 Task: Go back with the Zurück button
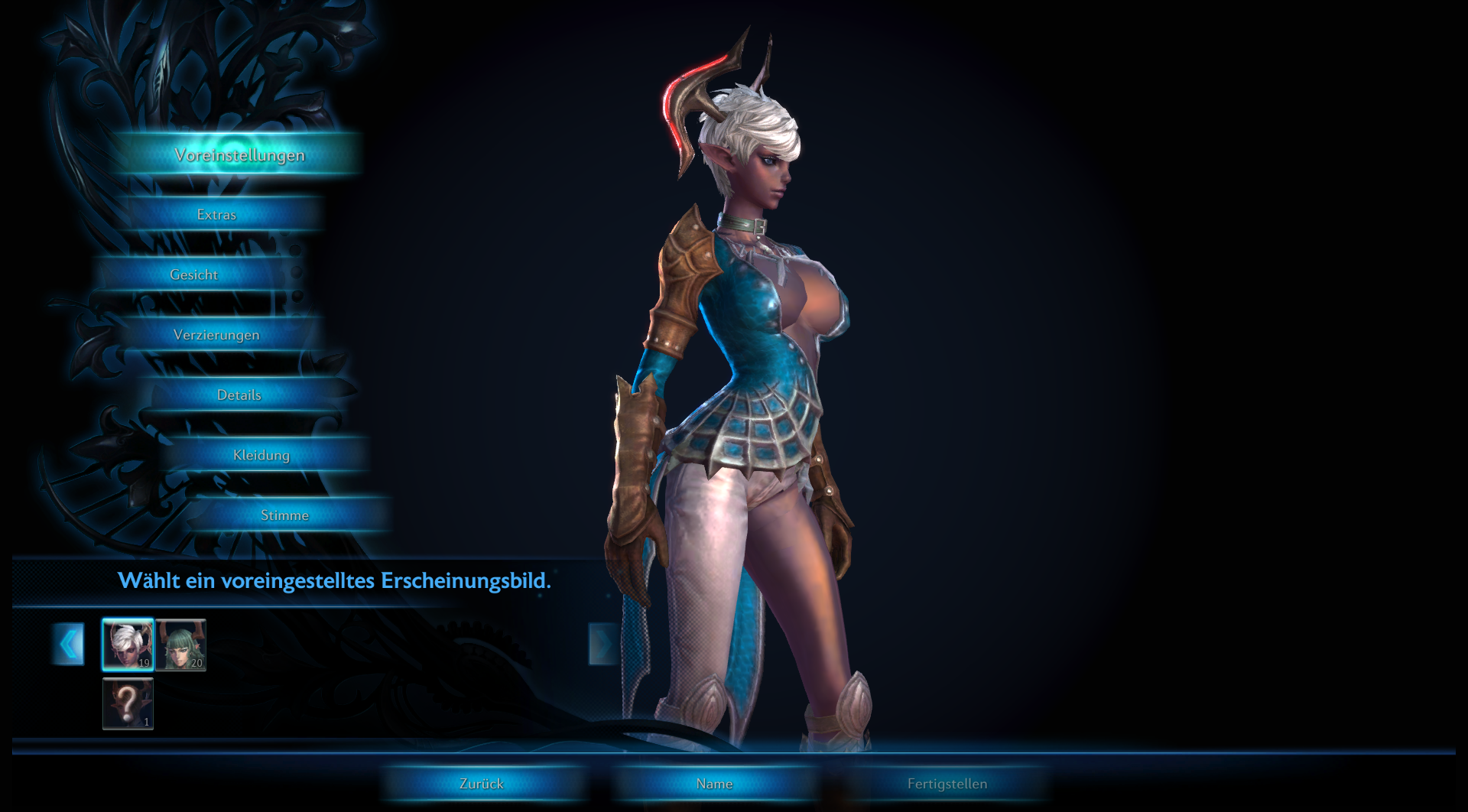pos(482,784)
